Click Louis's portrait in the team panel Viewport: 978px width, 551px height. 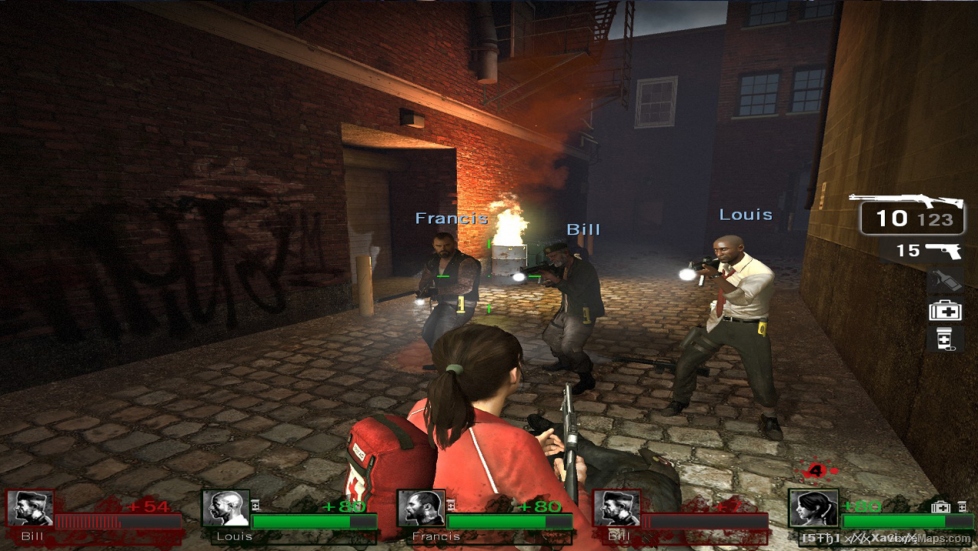pyautogui.click(x=226, y=508)
